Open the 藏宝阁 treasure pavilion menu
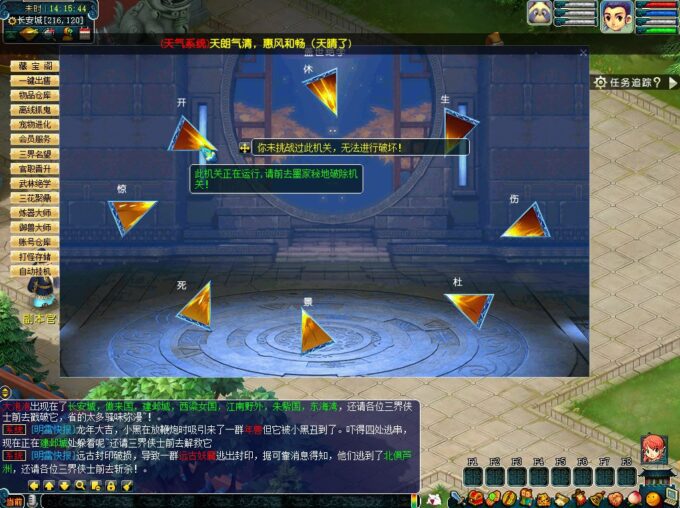The height and width of the screenshot is (508, 680). (x=34, y=66)
